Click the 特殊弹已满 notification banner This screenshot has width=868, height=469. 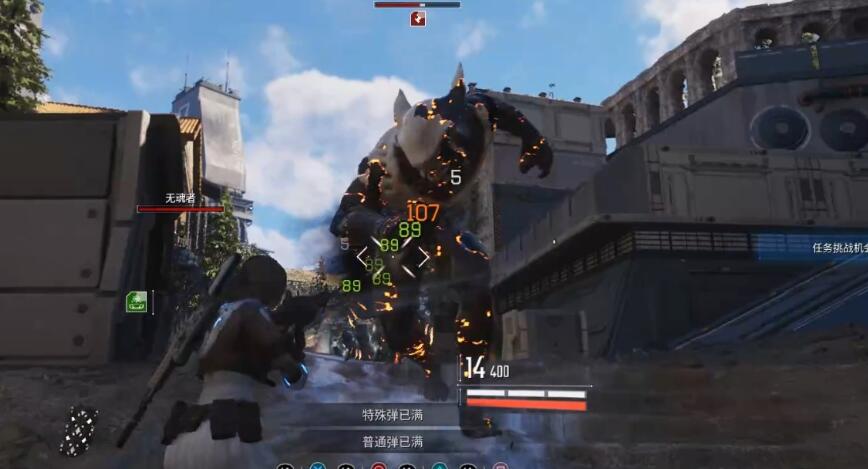tap(392, 414)
